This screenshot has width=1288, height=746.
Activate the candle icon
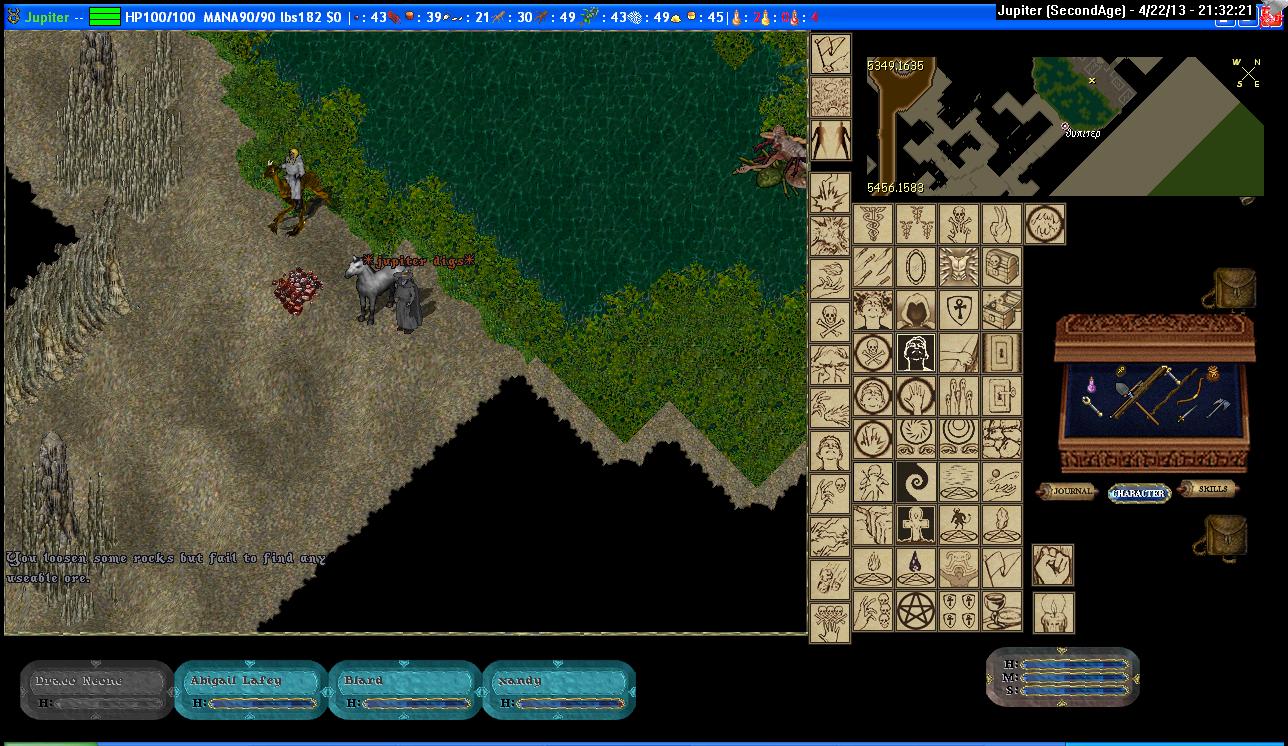tap(1052, 612)
